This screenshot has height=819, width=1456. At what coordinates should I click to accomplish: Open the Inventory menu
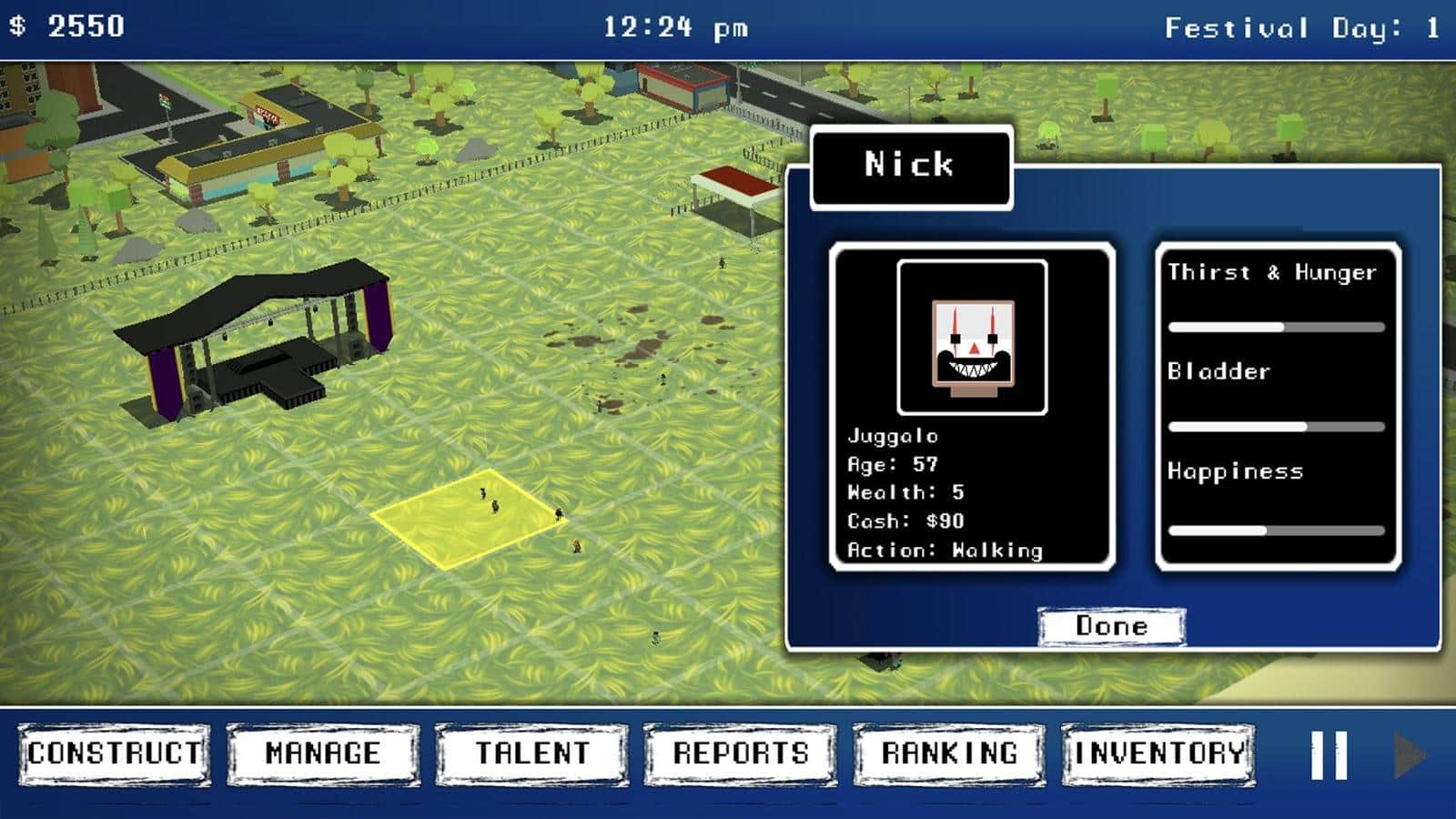pos(1158,753)
